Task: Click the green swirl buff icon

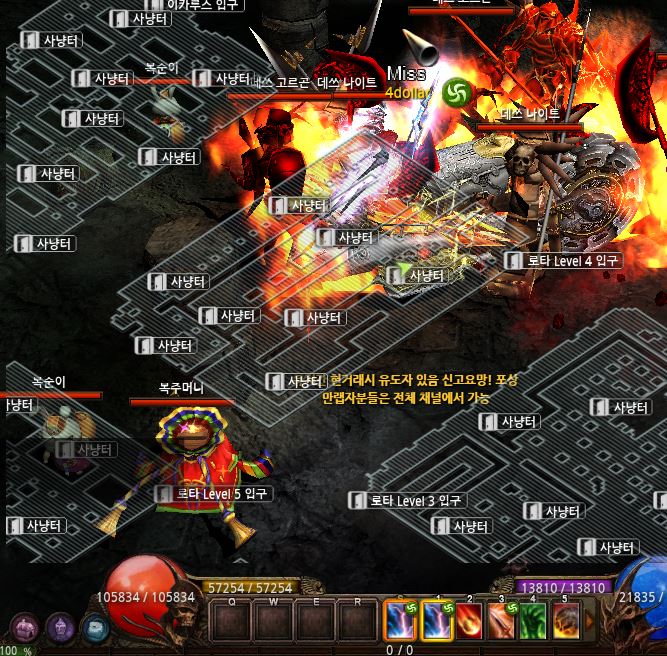Action: [x=456, y=92]
